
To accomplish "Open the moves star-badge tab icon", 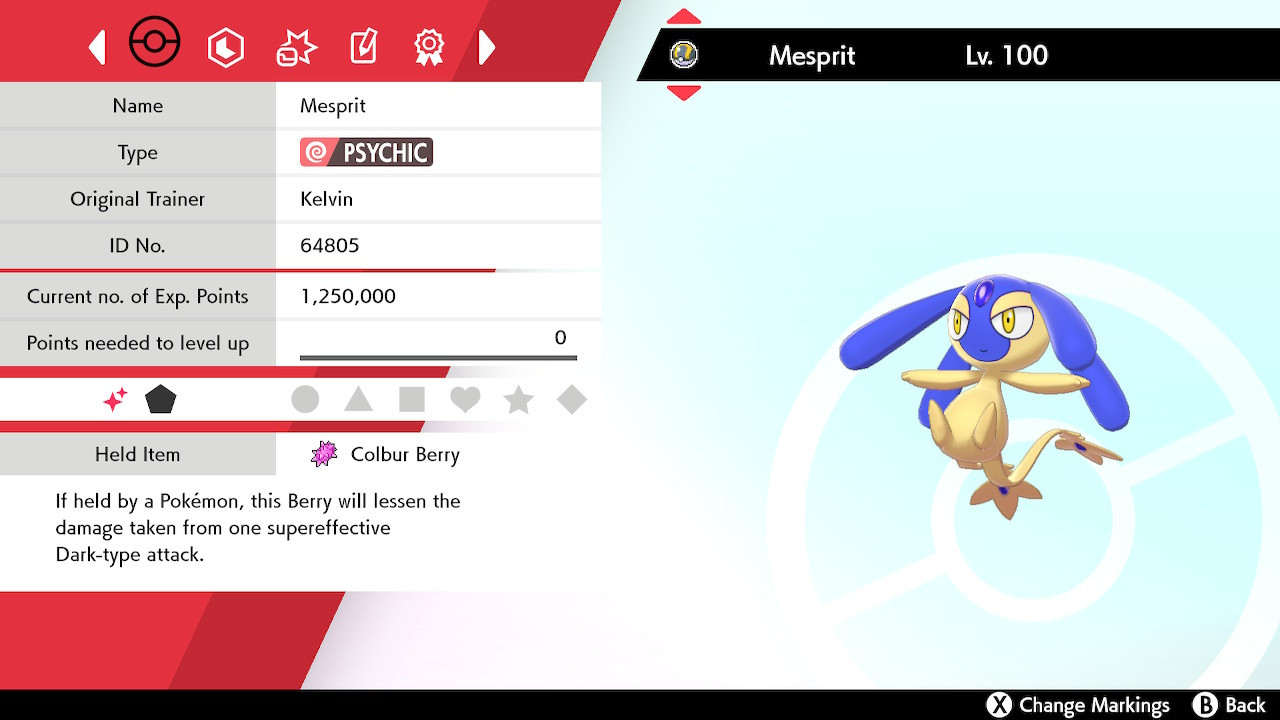I will coord(295,45).
